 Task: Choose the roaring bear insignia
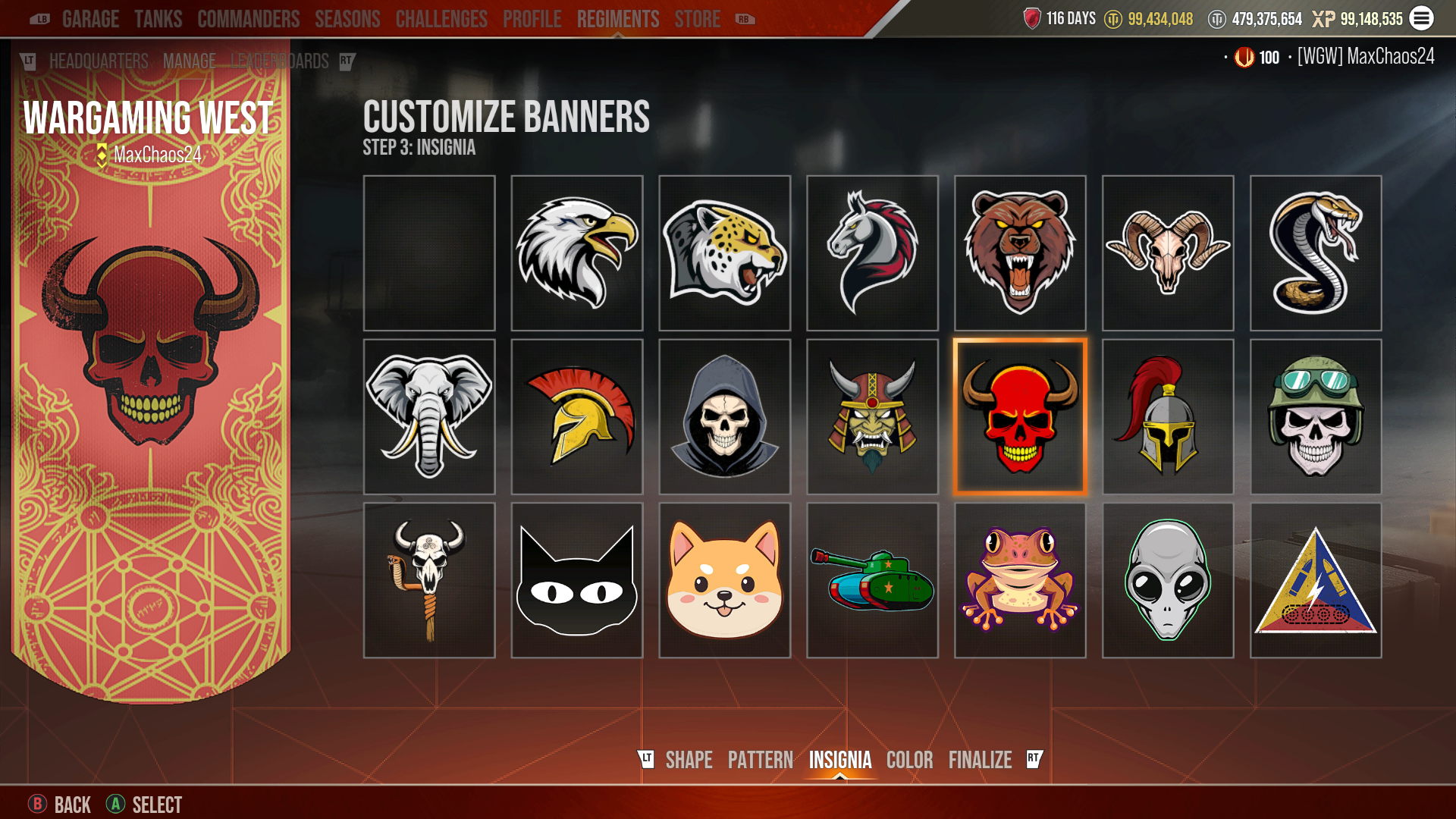pyautogui.click(x=1020, y=253)
